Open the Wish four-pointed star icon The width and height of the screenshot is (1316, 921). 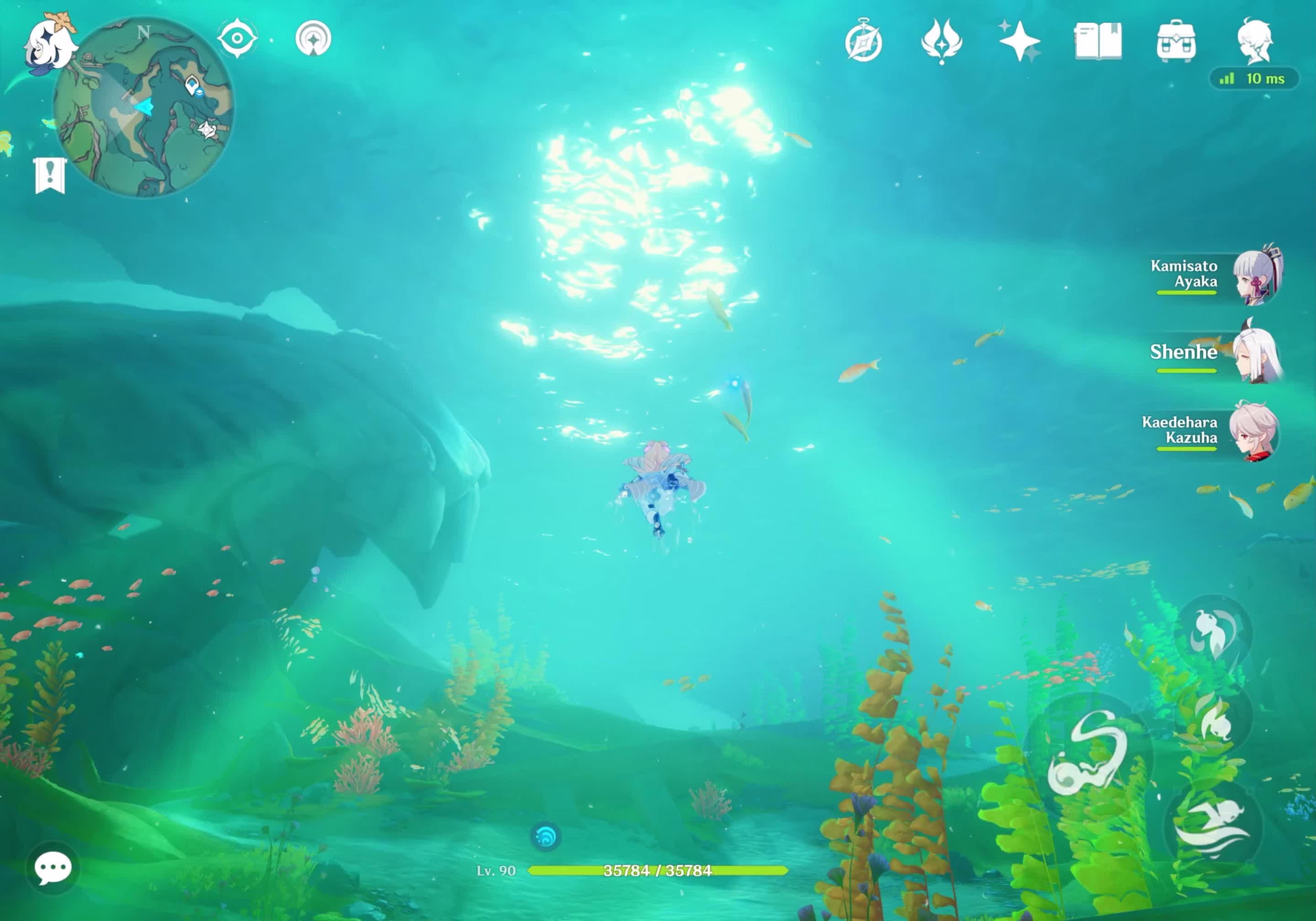coord(1019,41)
